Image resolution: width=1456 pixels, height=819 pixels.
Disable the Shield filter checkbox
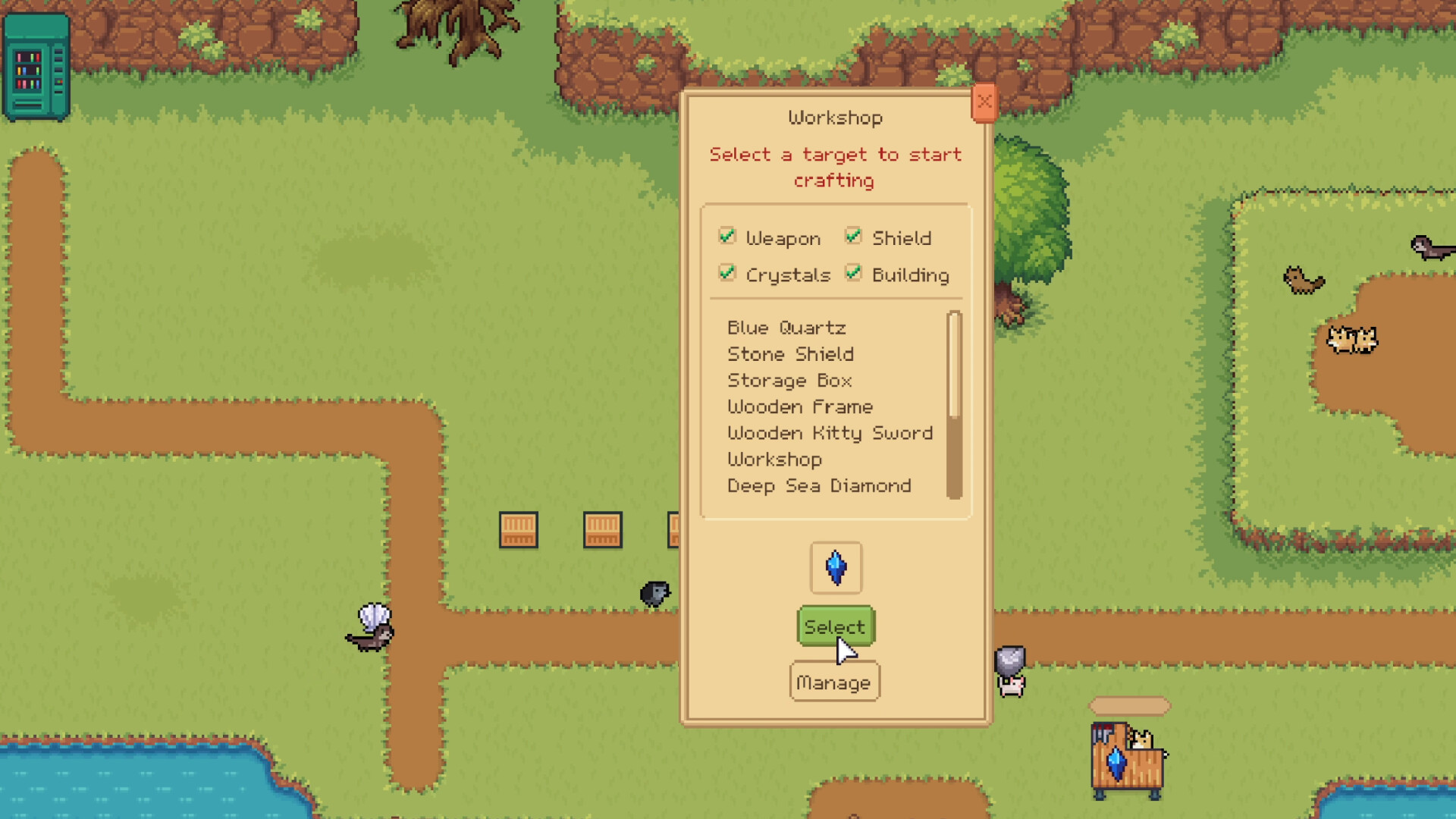853,236
